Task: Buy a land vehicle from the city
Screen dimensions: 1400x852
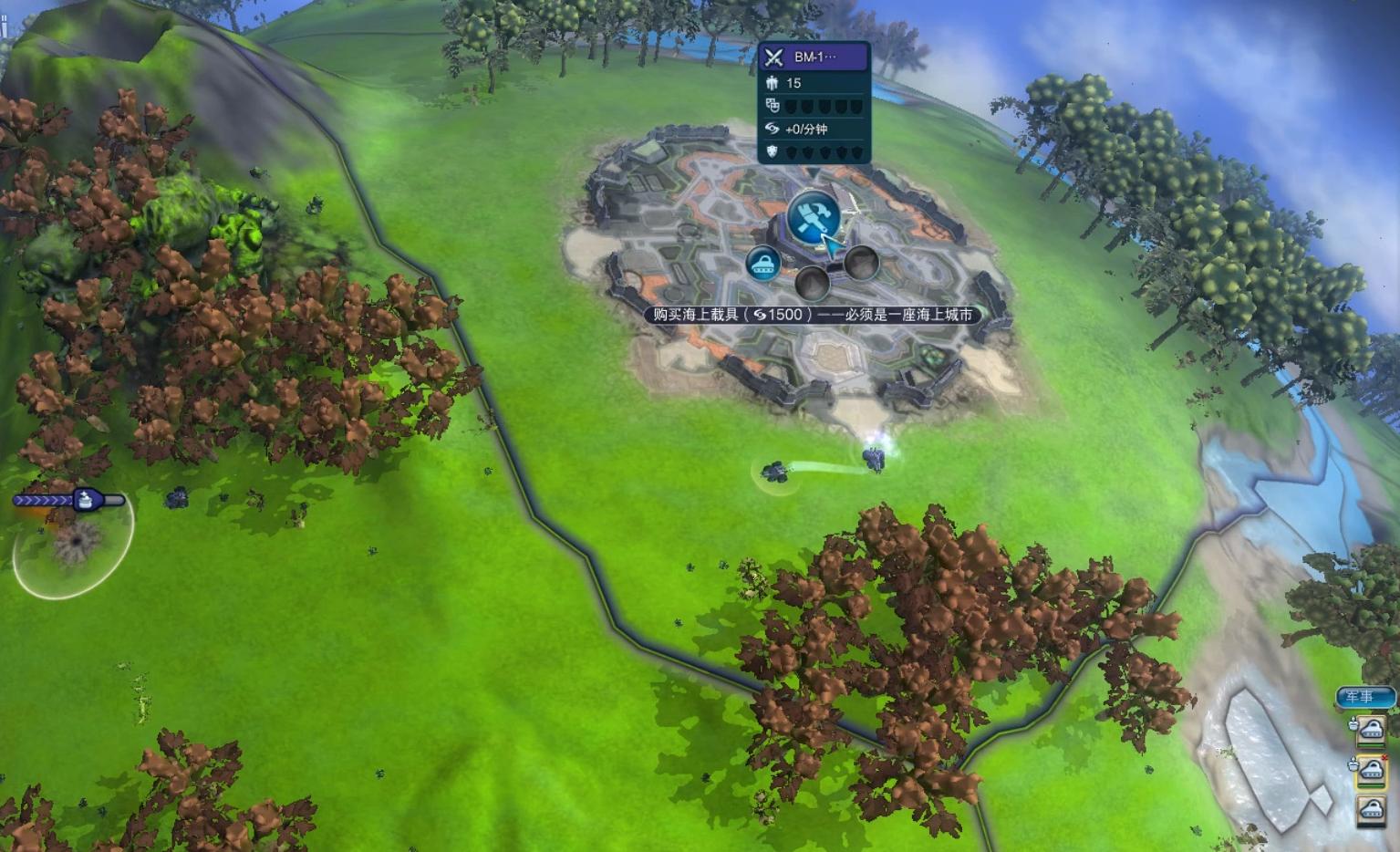Action: tap(762, 264)
